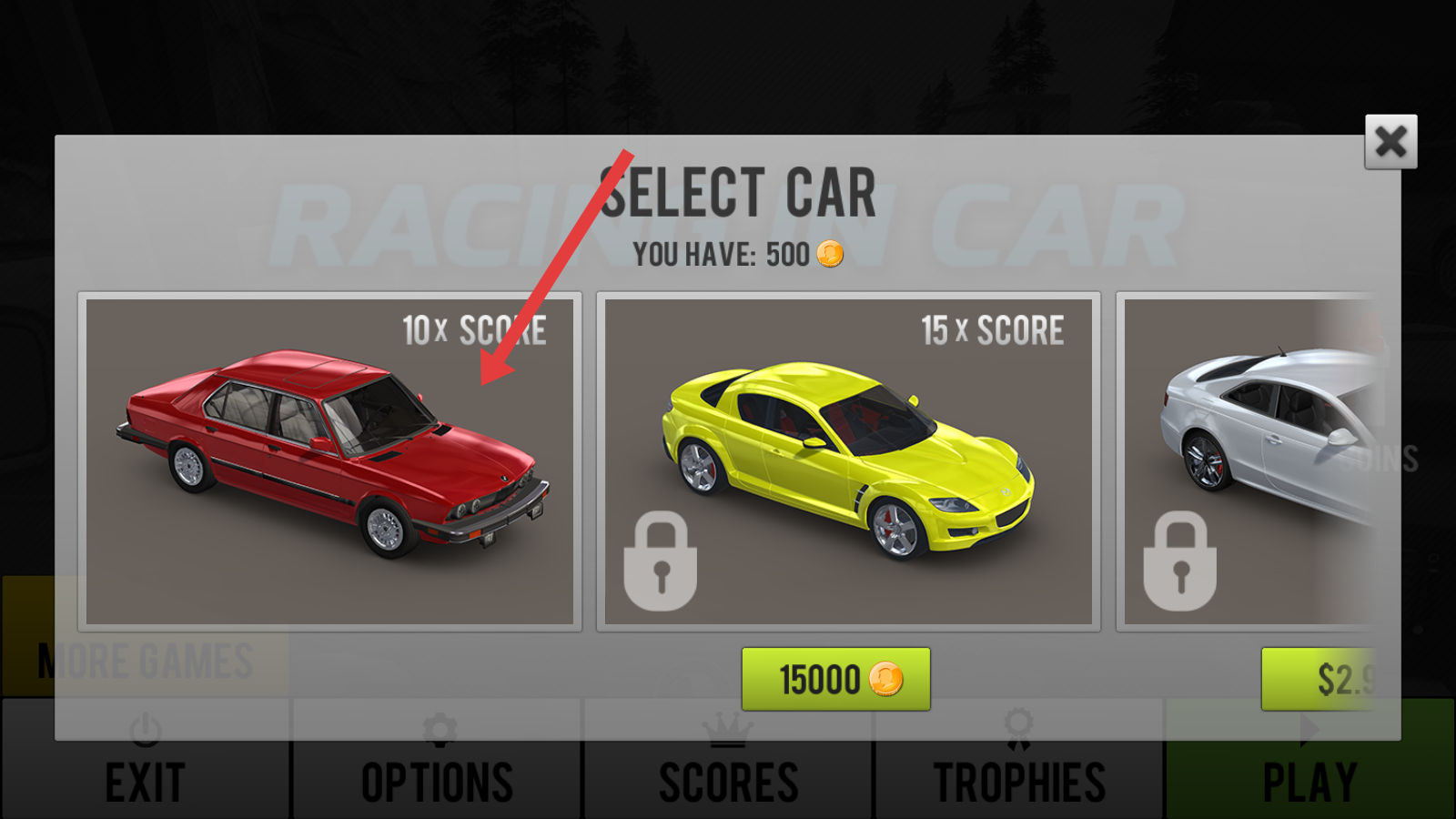Exit the game
This screenshot has width=1456, height=819.
146,781
